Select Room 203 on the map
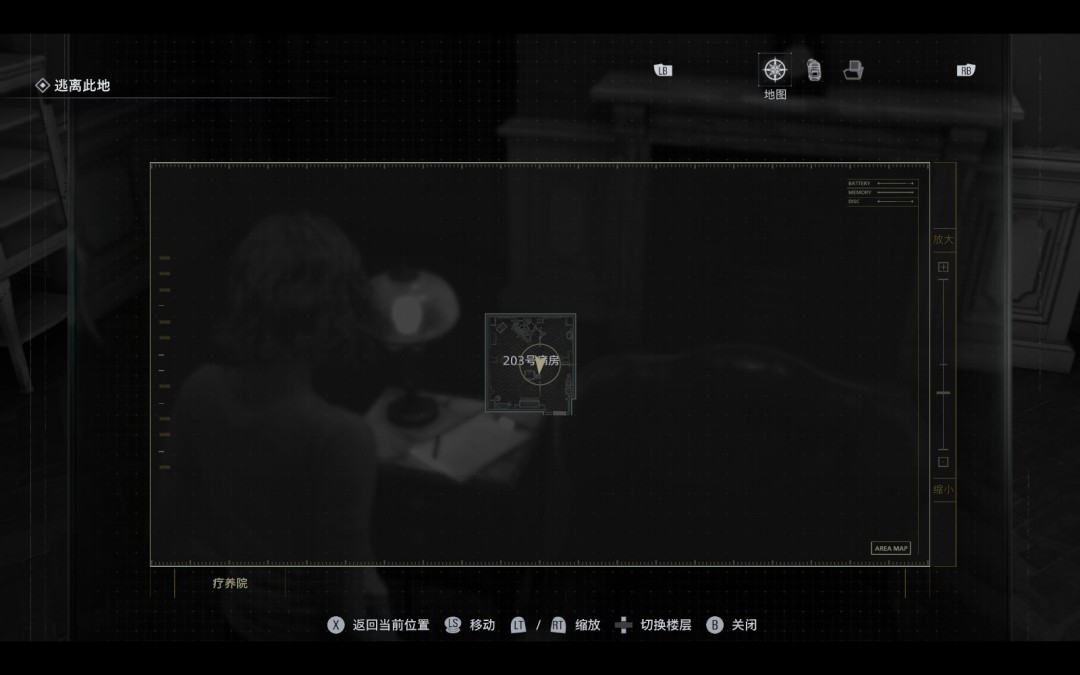 (530, 364)
